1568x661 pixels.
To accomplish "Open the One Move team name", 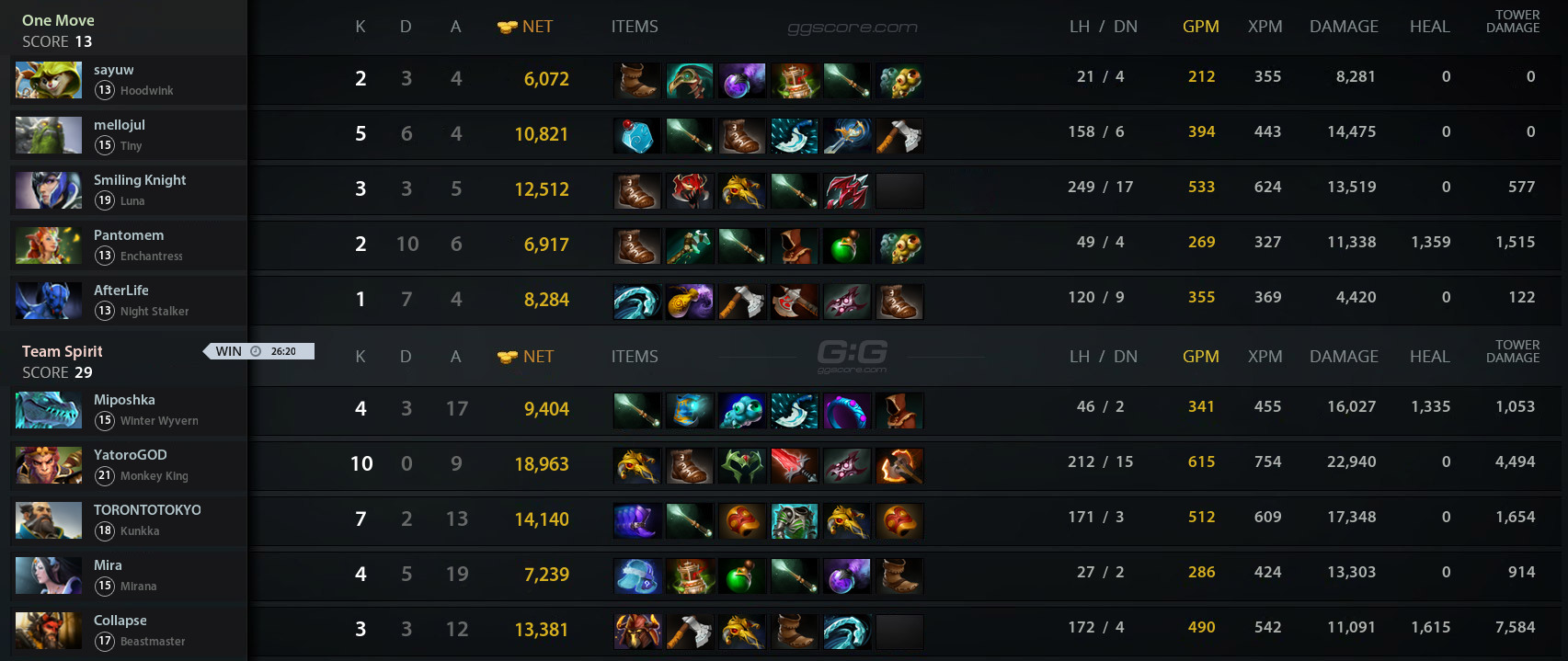I will [58, 20].
